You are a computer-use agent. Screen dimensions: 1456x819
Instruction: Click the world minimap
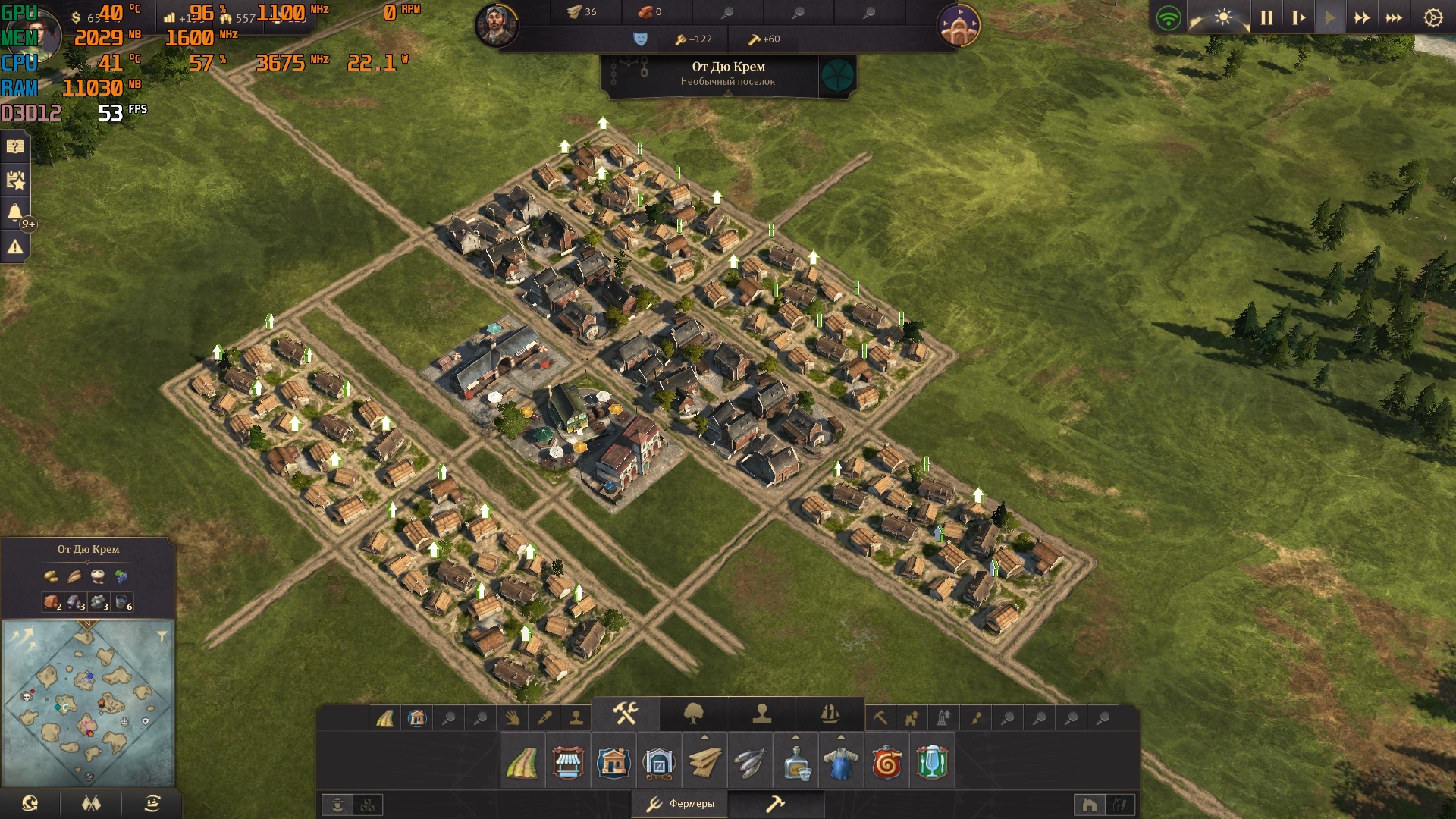tap(88, 703)
